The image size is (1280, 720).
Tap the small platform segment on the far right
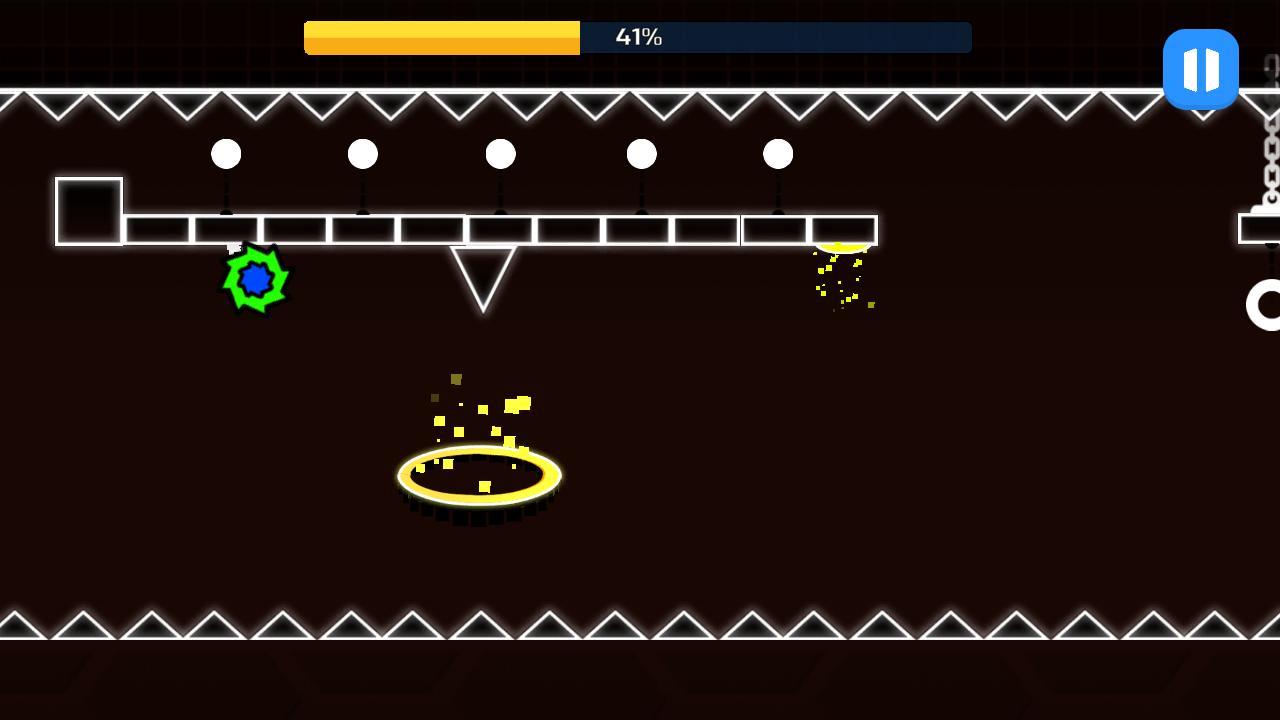[1258, 228]
